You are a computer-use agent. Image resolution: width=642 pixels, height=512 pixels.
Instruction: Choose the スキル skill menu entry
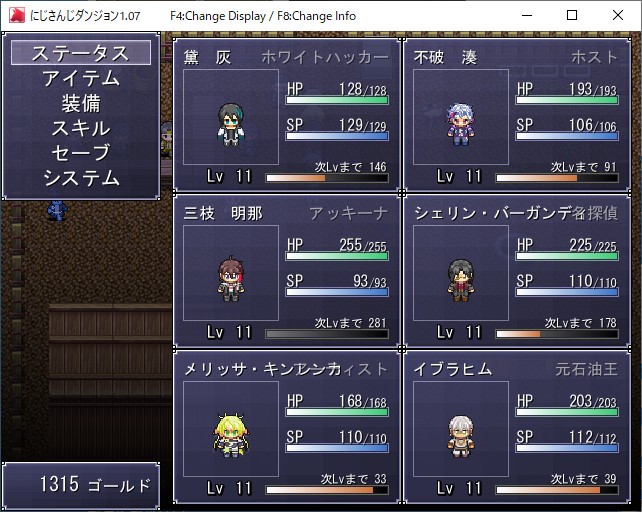click(x=80, y=128)
